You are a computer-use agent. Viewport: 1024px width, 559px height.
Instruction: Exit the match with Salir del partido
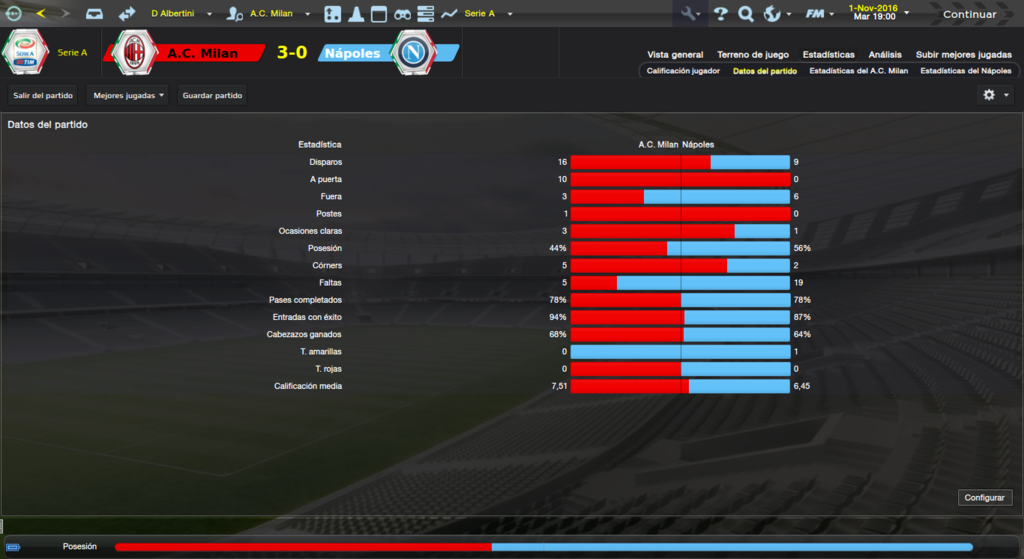(x=45, y=95)
